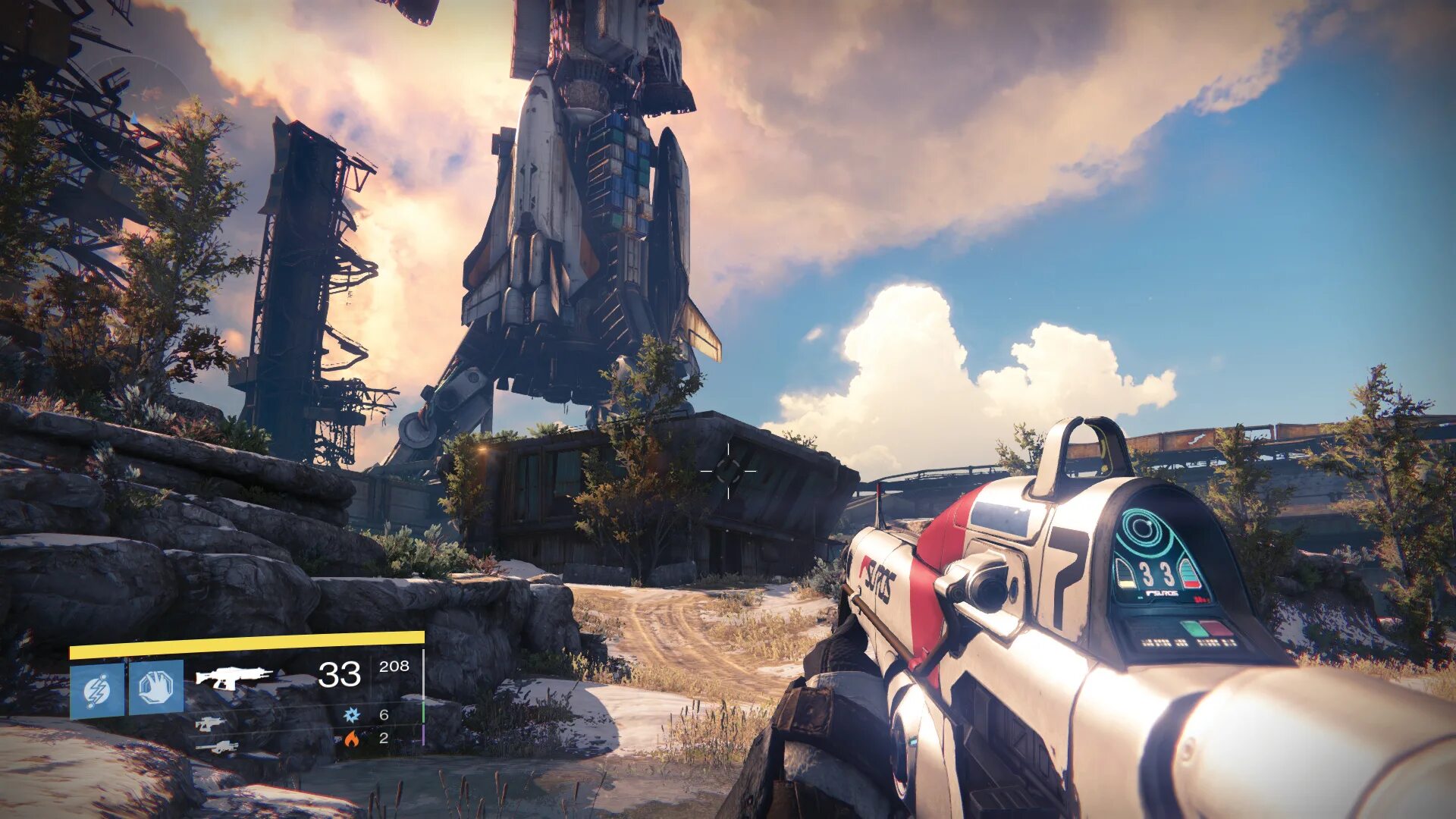Switch to the special weapon icon
The height and width of the screenshot is (819, 1456).
click(x=210, y=723)
